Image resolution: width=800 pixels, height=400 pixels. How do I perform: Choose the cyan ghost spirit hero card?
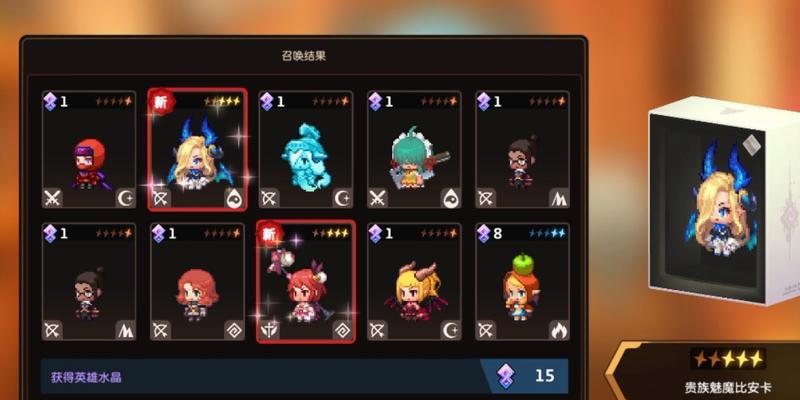305,151
